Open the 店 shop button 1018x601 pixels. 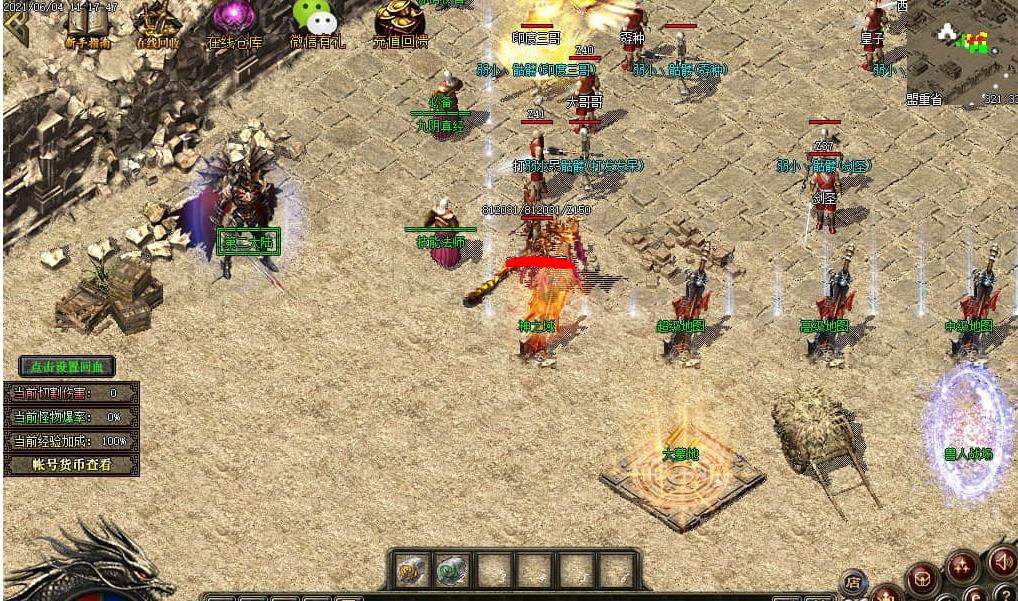[854, 580]
